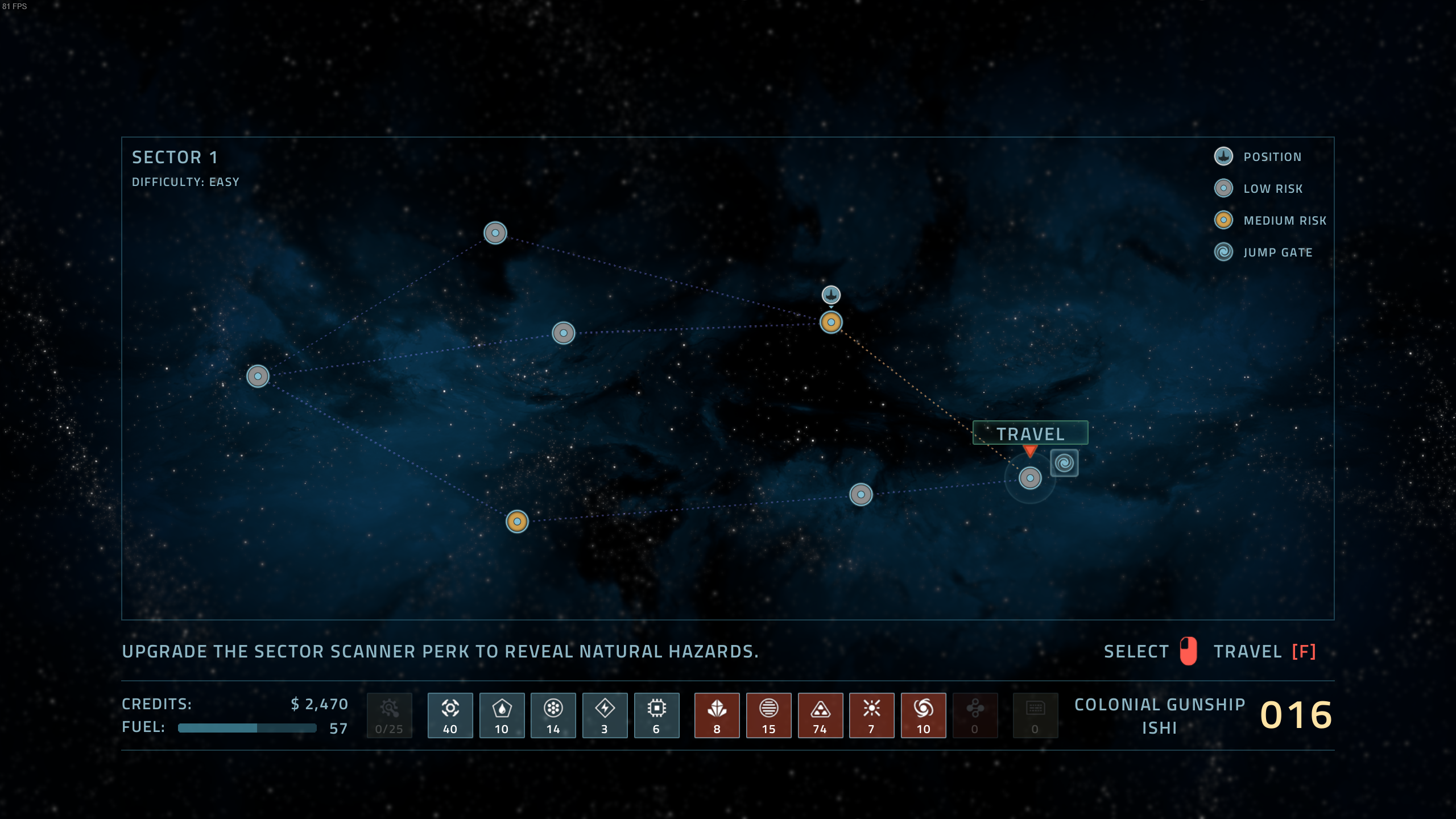Select the medium risk node beneath the ship marker

point(831,322)
